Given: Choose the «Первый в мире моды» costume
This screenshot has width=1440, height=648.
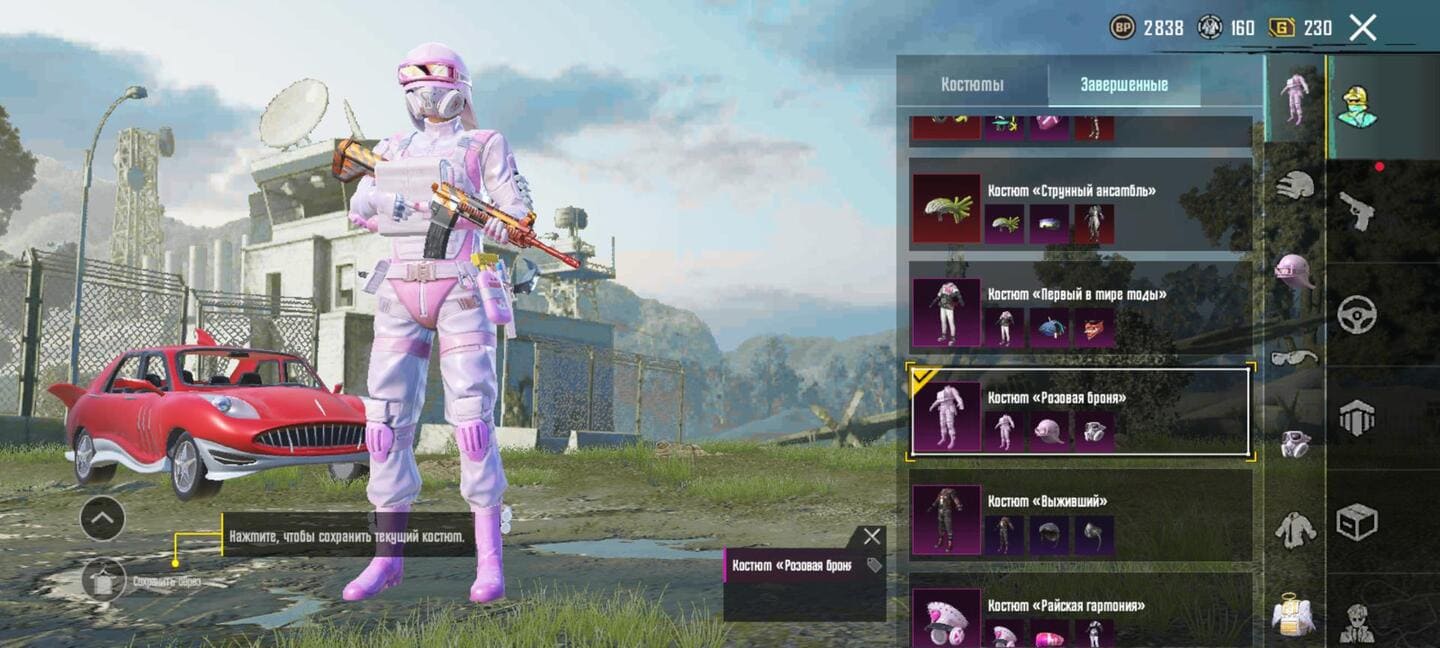Looking at the screenshot, I should pyautogui.click(x=1080, y=313).
